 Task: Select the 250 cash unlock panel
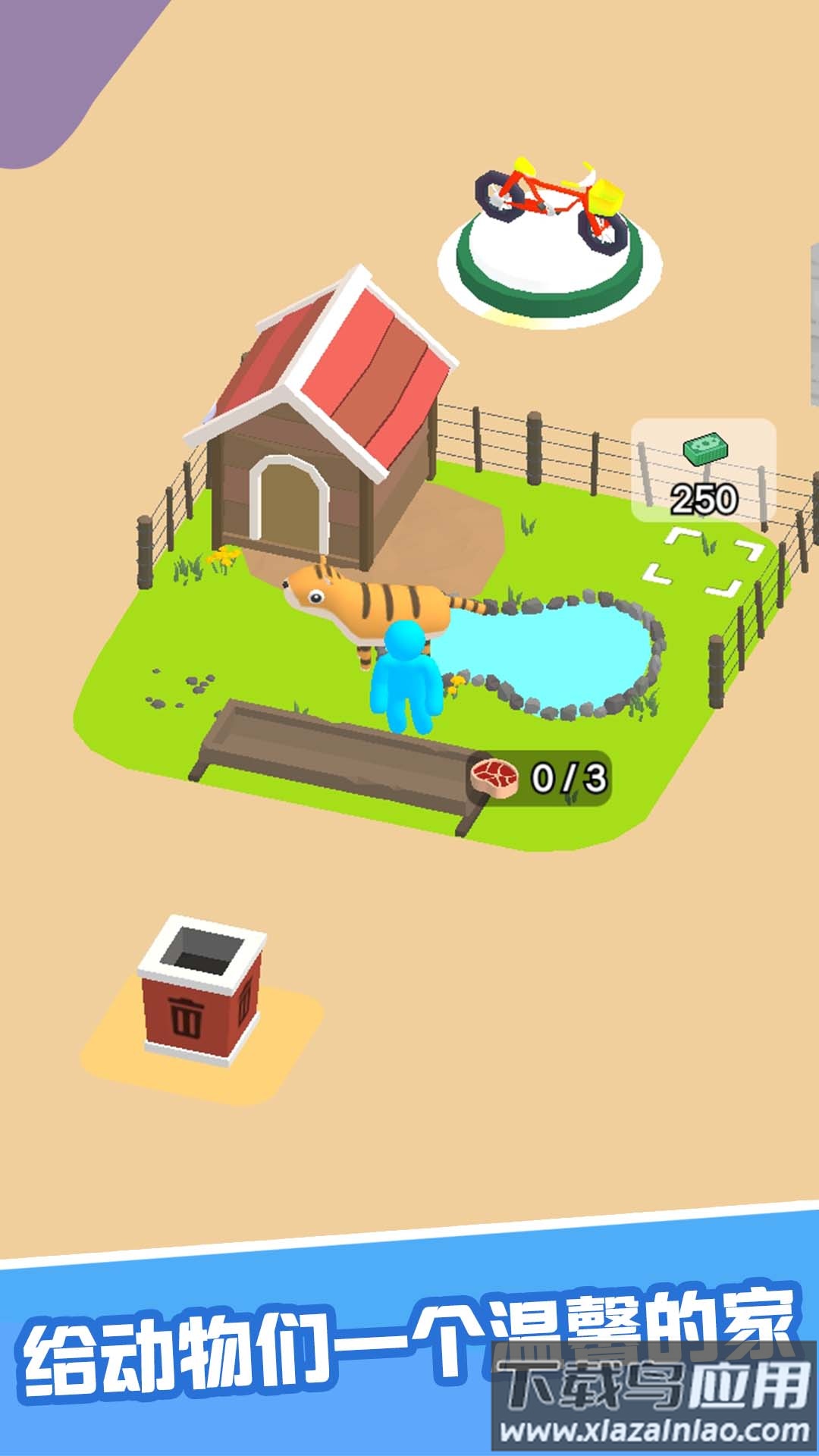704,472
